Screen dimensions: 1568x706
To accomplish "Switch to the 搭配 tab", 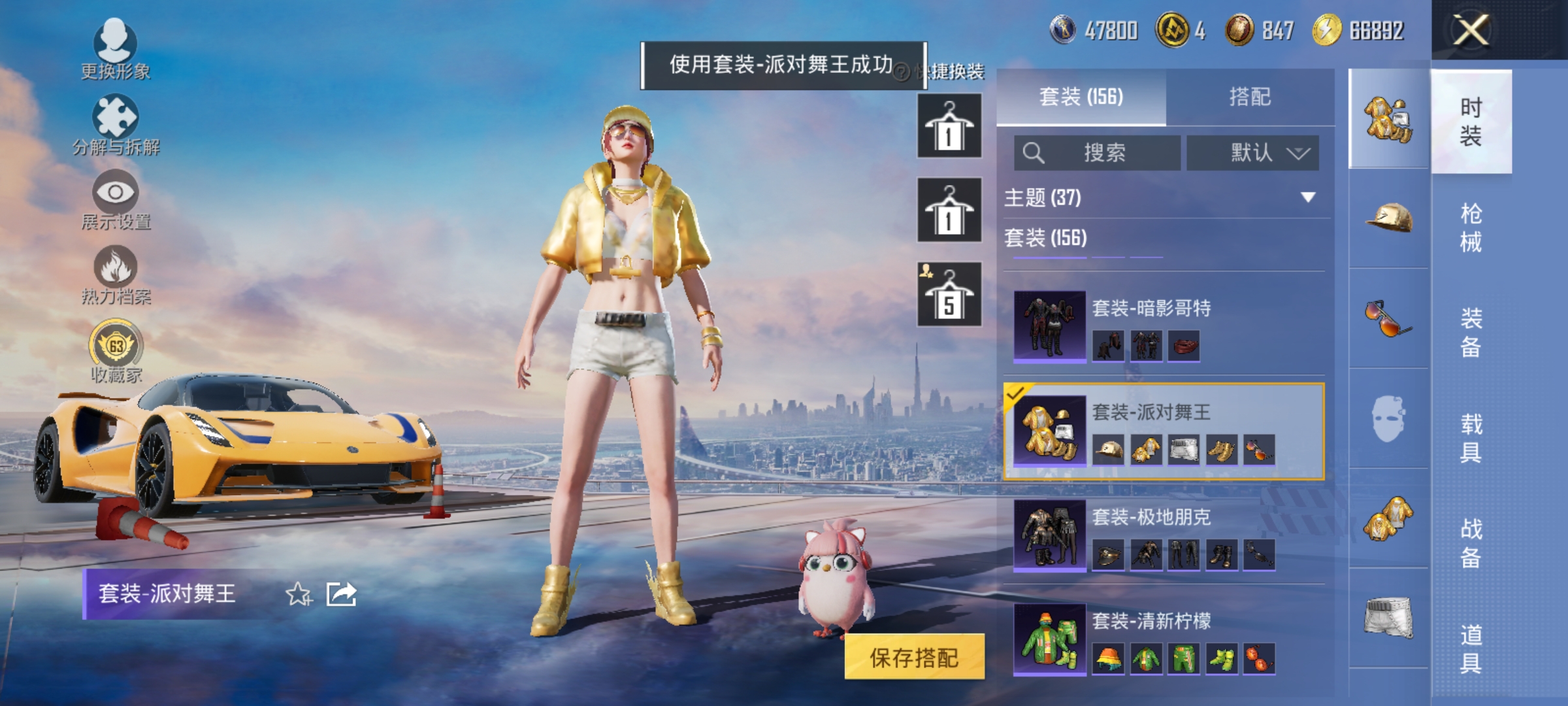I will tap(1251, 97).
